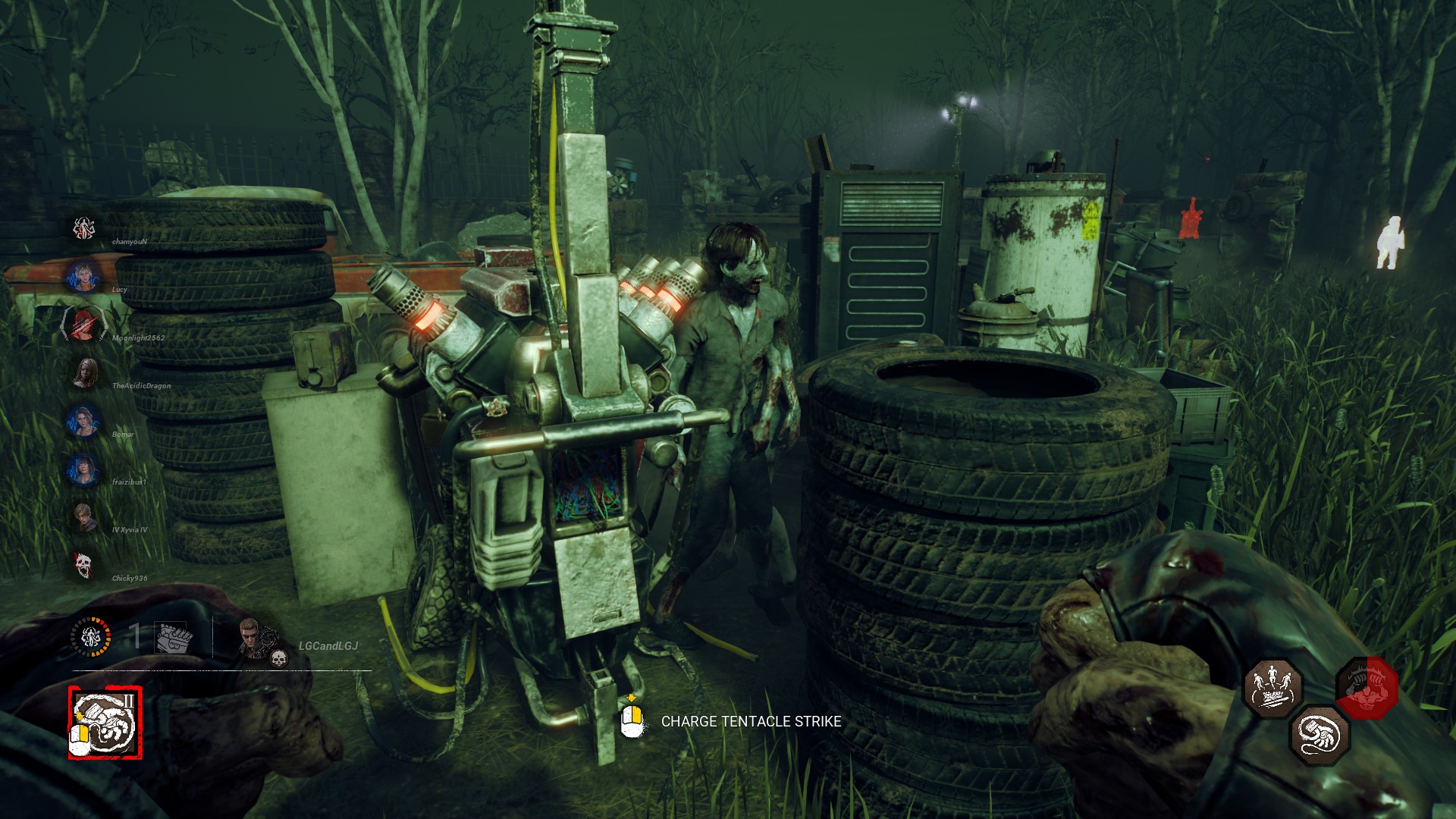Choose the coiled tentacle hand perk

pos(1320,734)
